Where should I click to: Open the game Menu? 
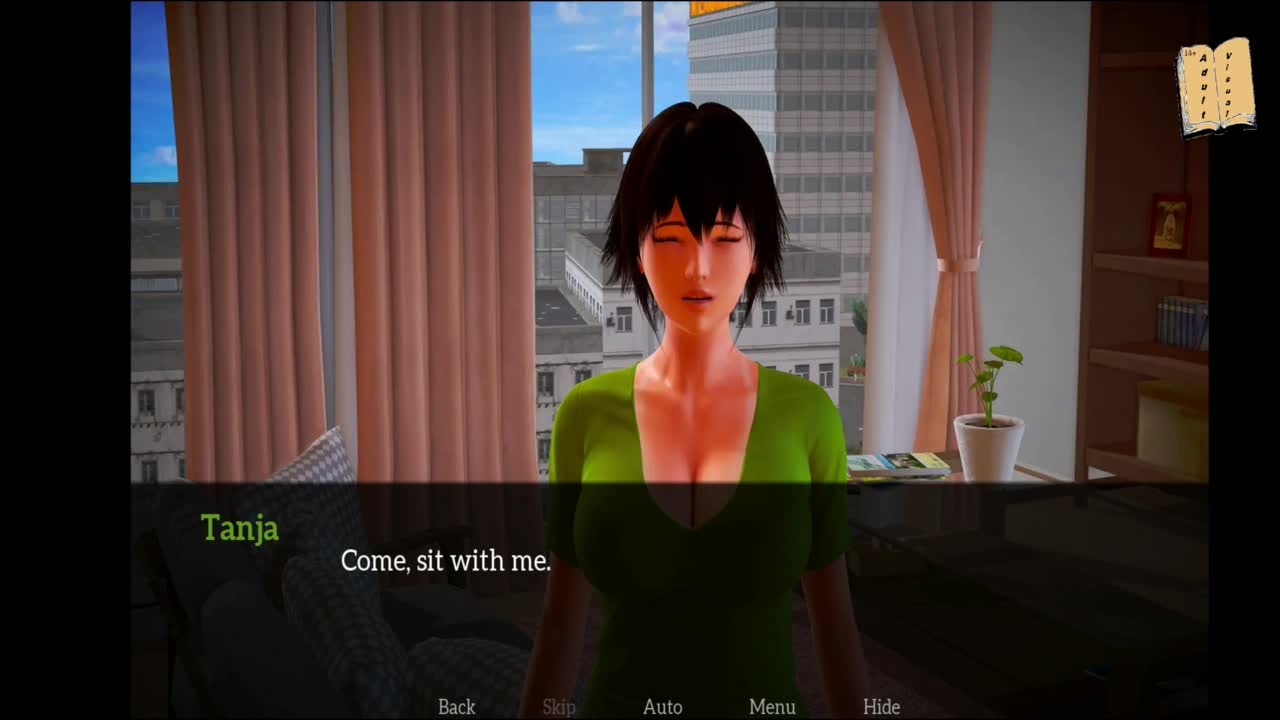[772, 707]
